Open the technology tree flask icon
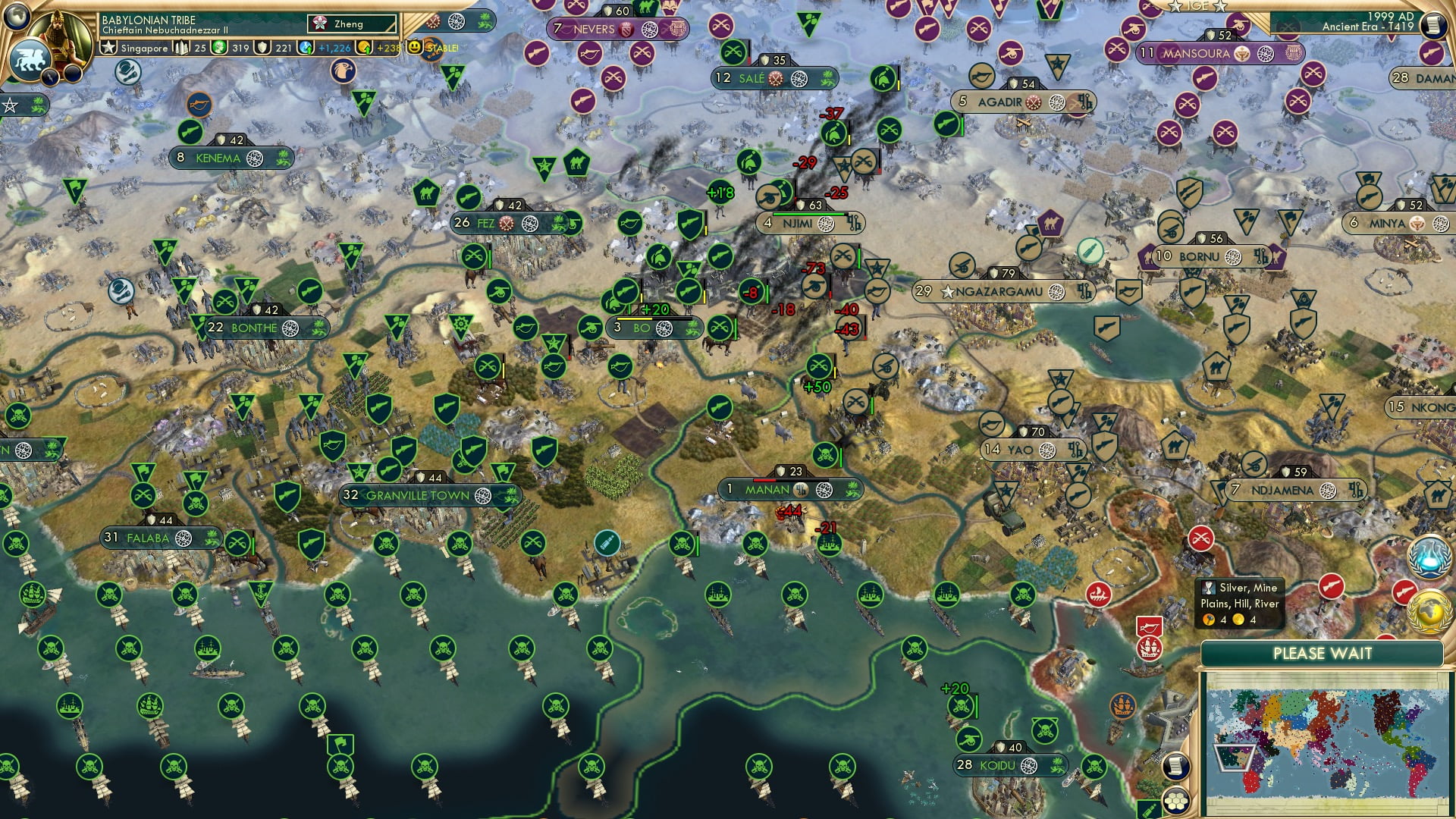This screenshot has height=819, width=1456. pos(1429,556)
